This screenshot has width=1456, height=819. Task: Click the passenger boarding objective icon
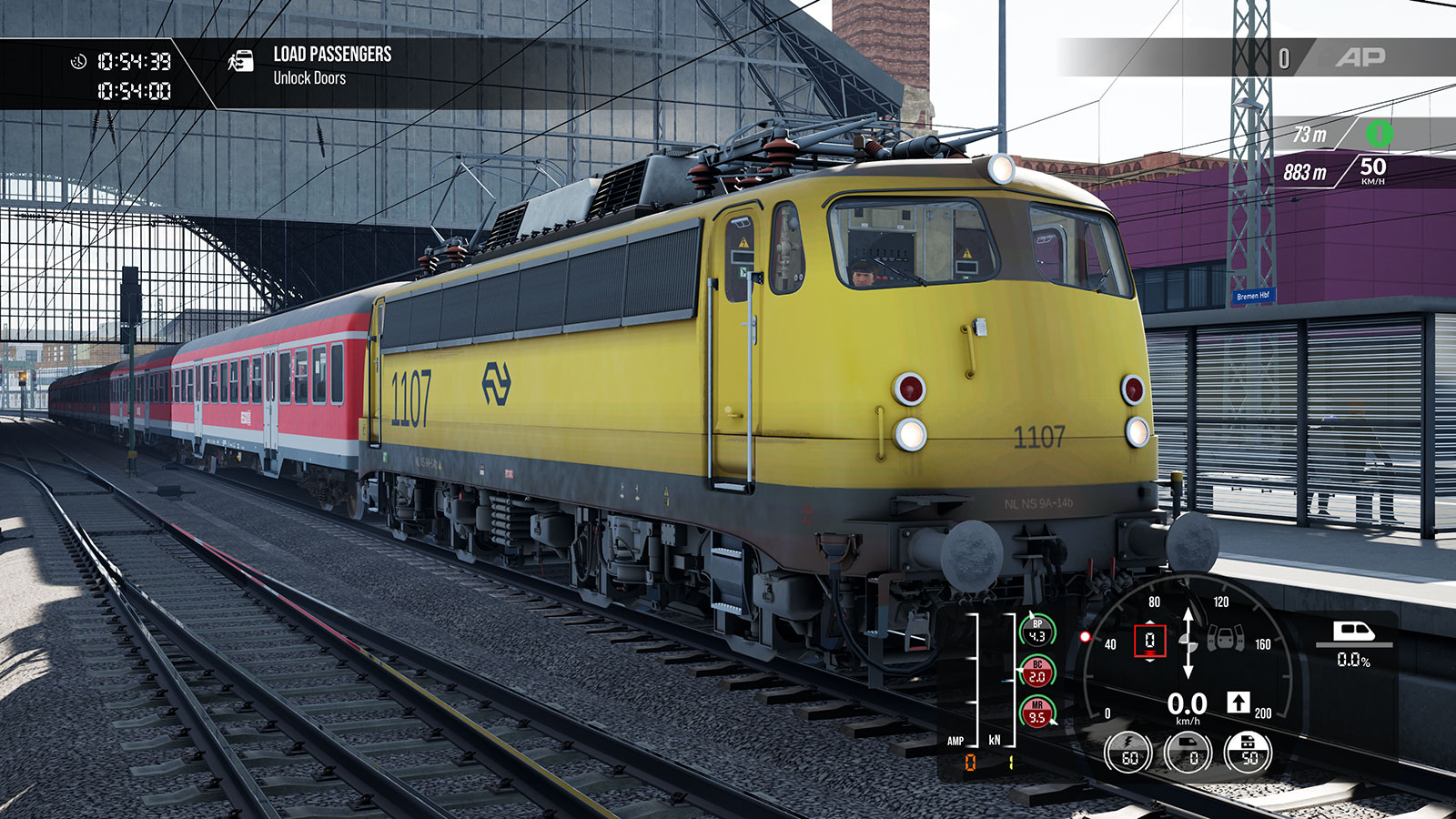(x=240, y=61)
